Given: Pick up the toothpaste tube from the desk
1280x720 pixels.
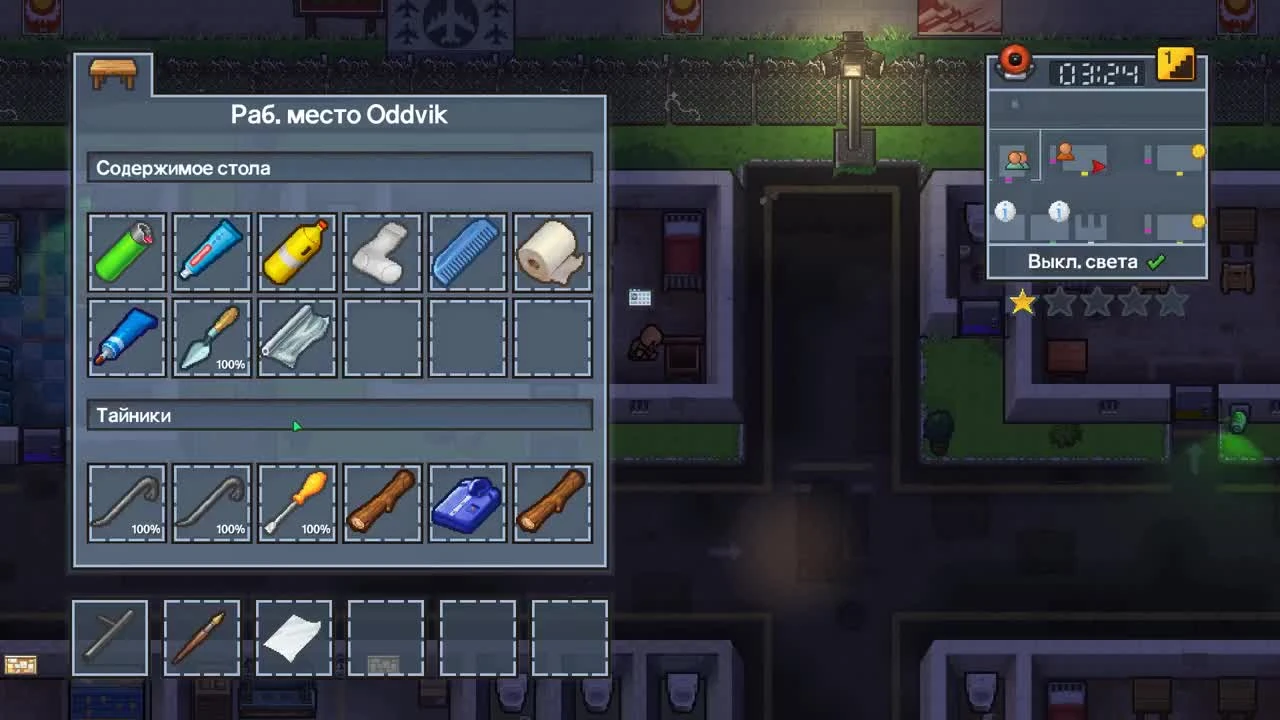Looking at the screenshot, I should [x=211, y=251].
